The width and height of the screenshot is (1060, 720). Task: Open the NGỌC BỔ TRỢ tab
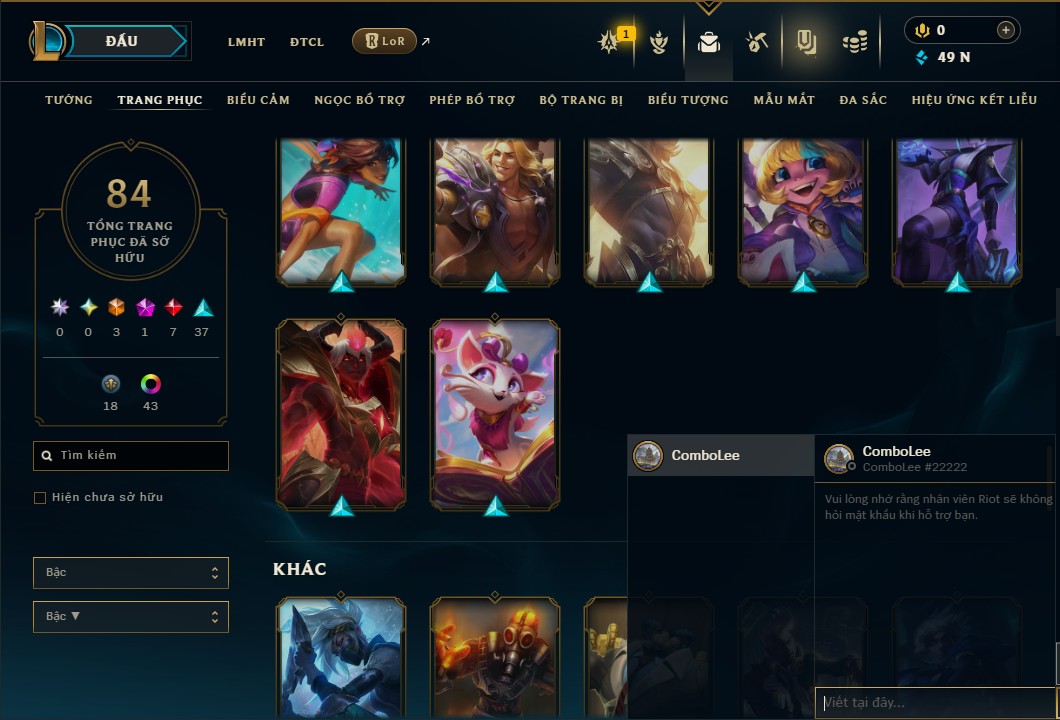point(359,100)
